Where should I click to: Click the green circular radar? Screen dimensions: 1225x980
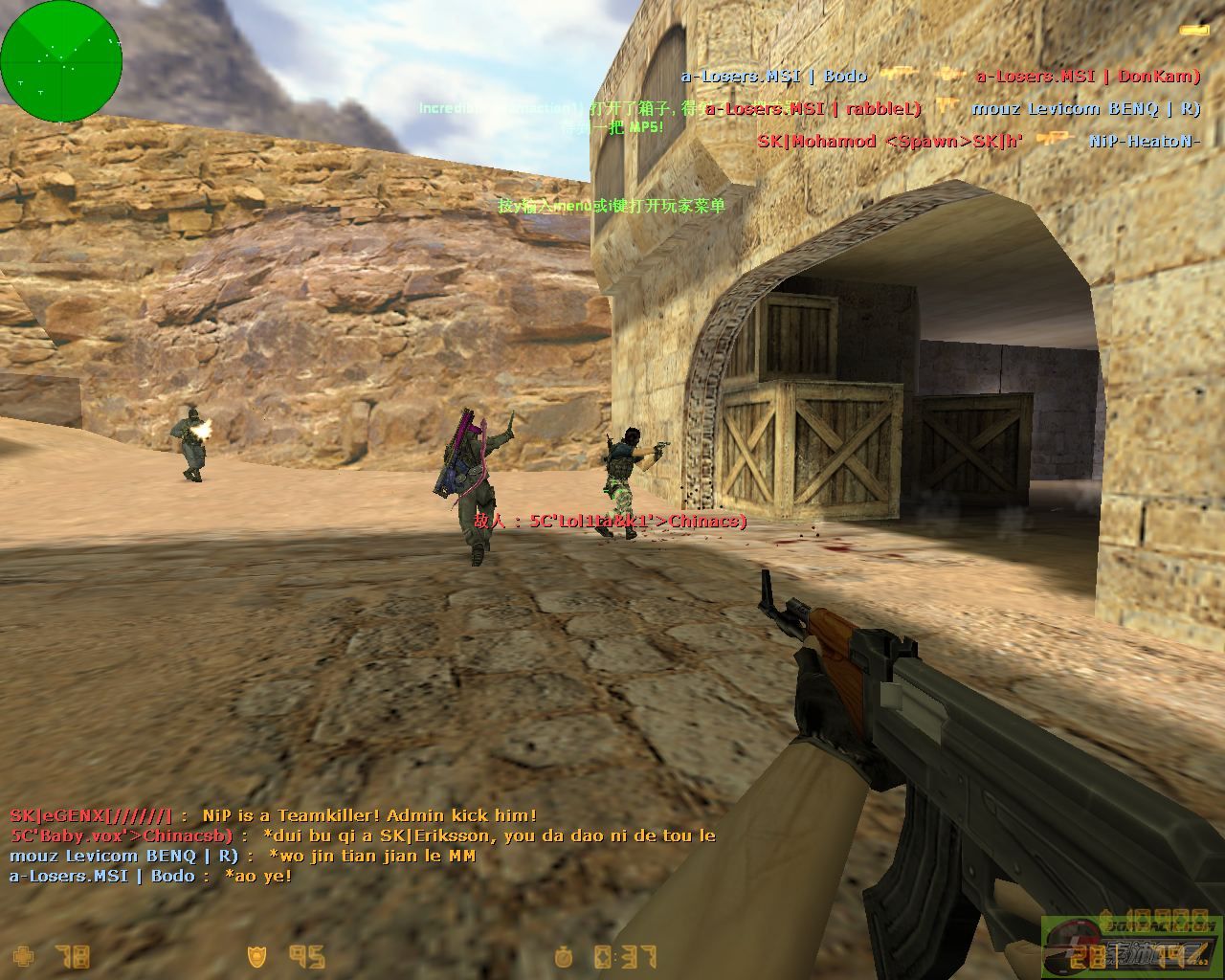point(61,61)
